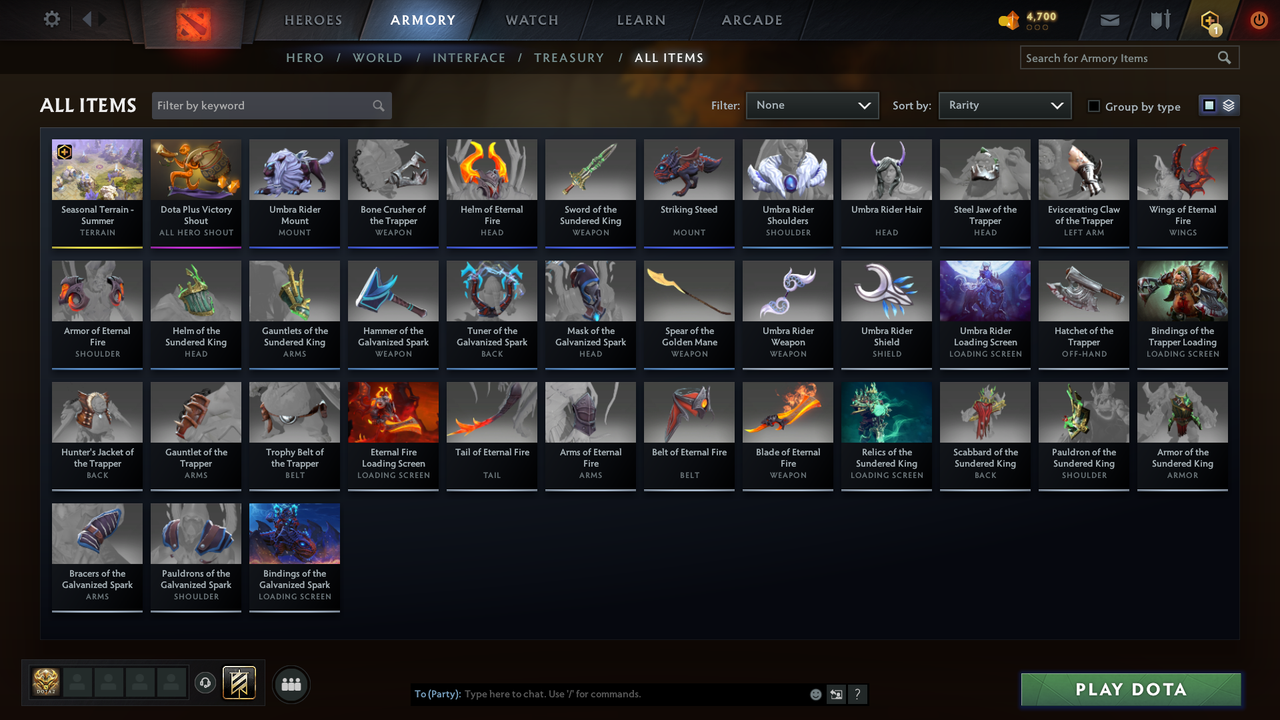Click the gold battle flag icon near party slots
Viewport: 1280px width, 720px height.
point(238,682)
